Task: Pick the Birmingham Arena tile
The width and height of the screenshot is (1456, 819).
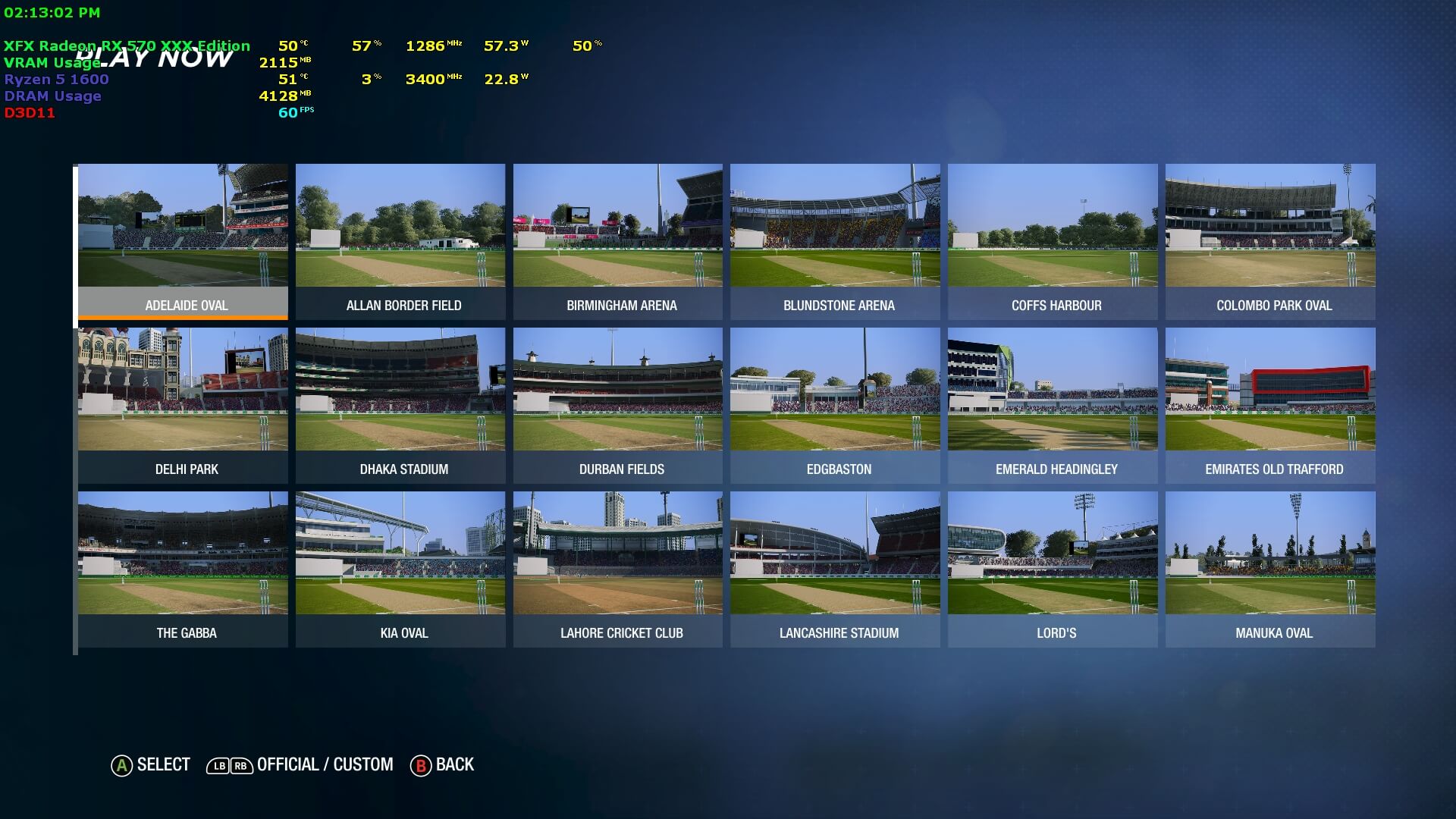Action: [618, 241]
